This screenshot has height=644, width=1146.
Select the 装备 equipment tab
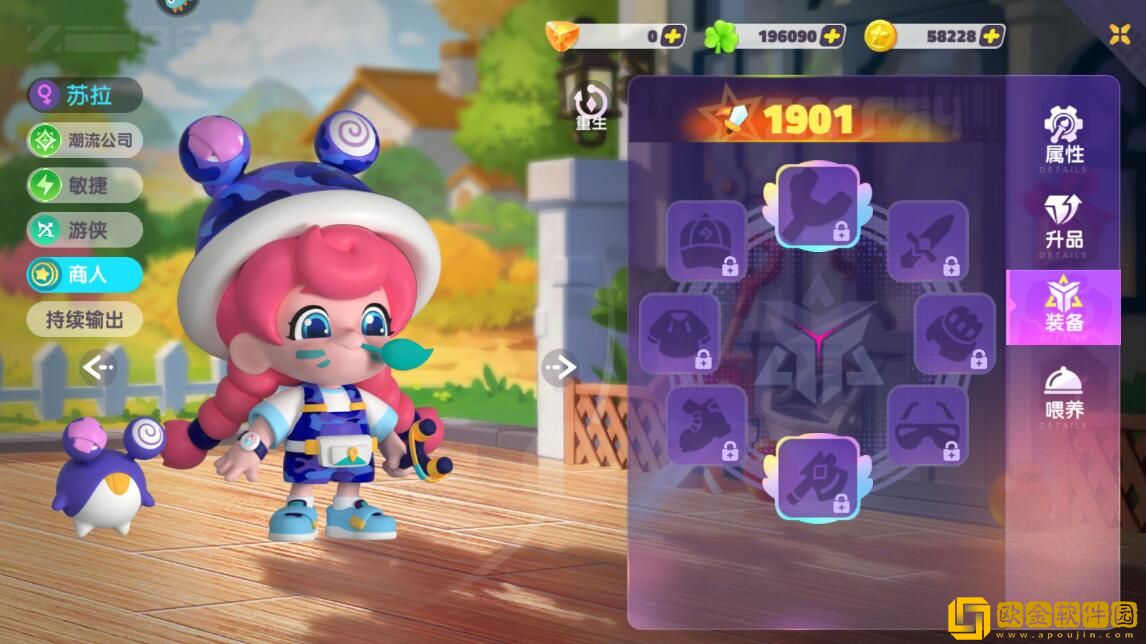[x=1064, y=306]
